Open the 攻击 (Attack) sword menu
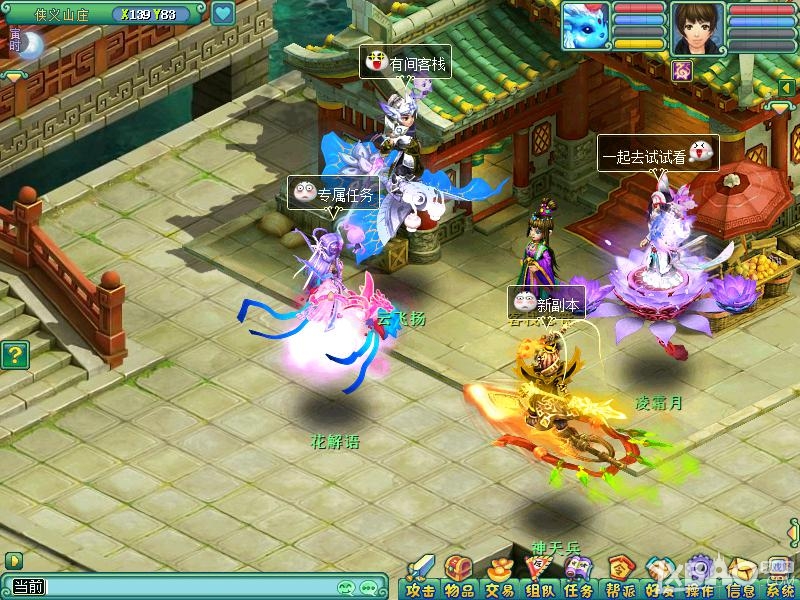This screenshot has height=600, width=800. click(x=420, y=576)
